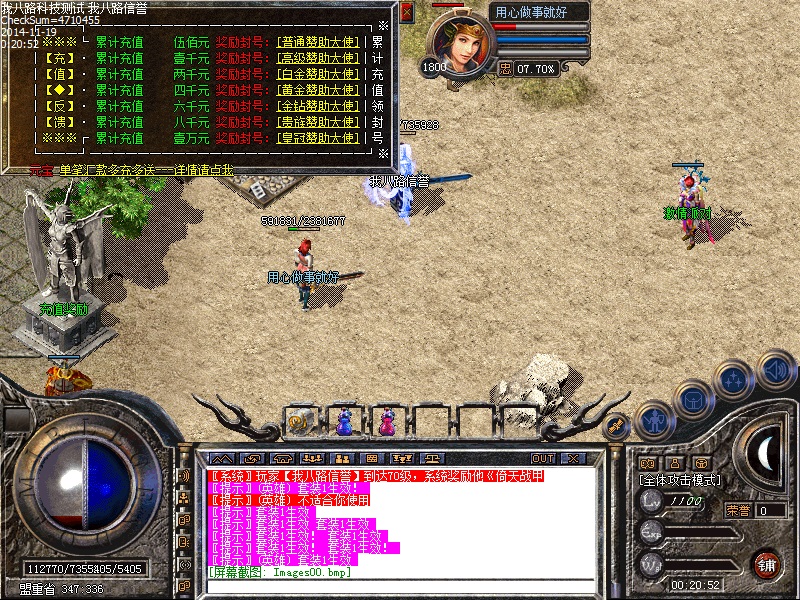This screenshot has width=800, height=600.
Task: Select the 高级赞助大使 reward title
Action: [317, 59]
